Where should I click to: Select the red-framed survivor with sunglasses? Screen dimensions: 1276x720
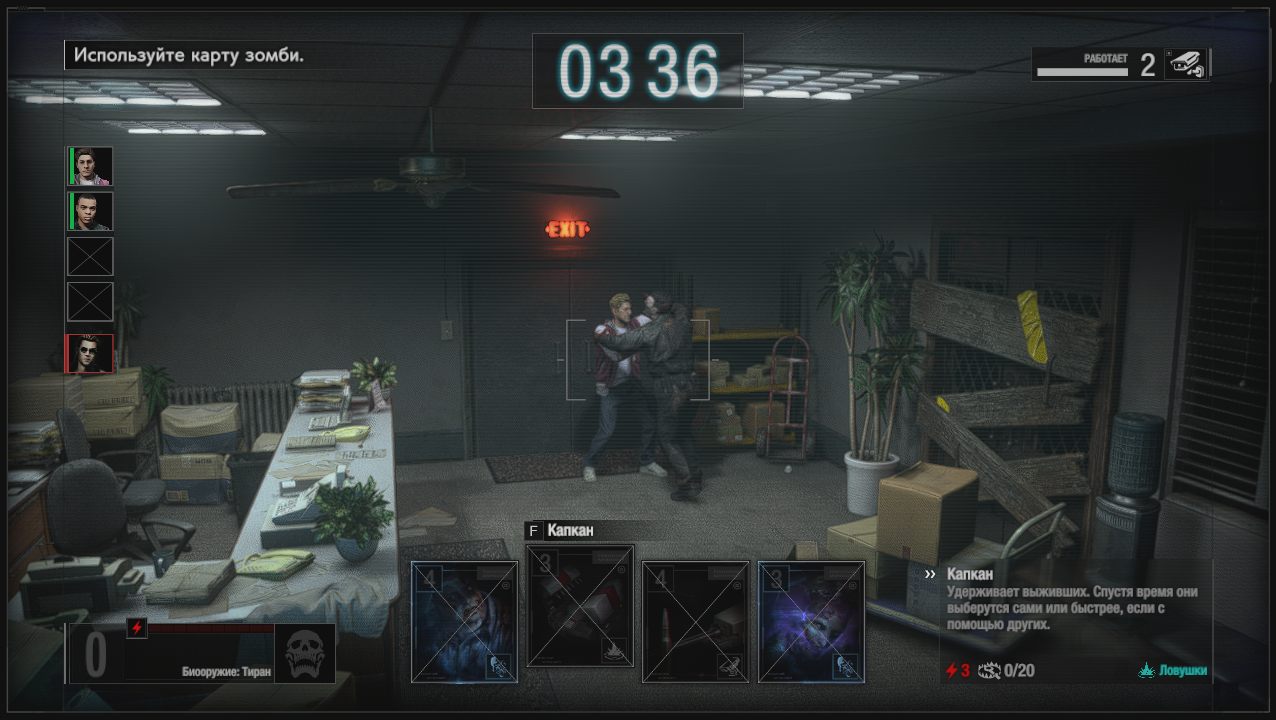90,353
